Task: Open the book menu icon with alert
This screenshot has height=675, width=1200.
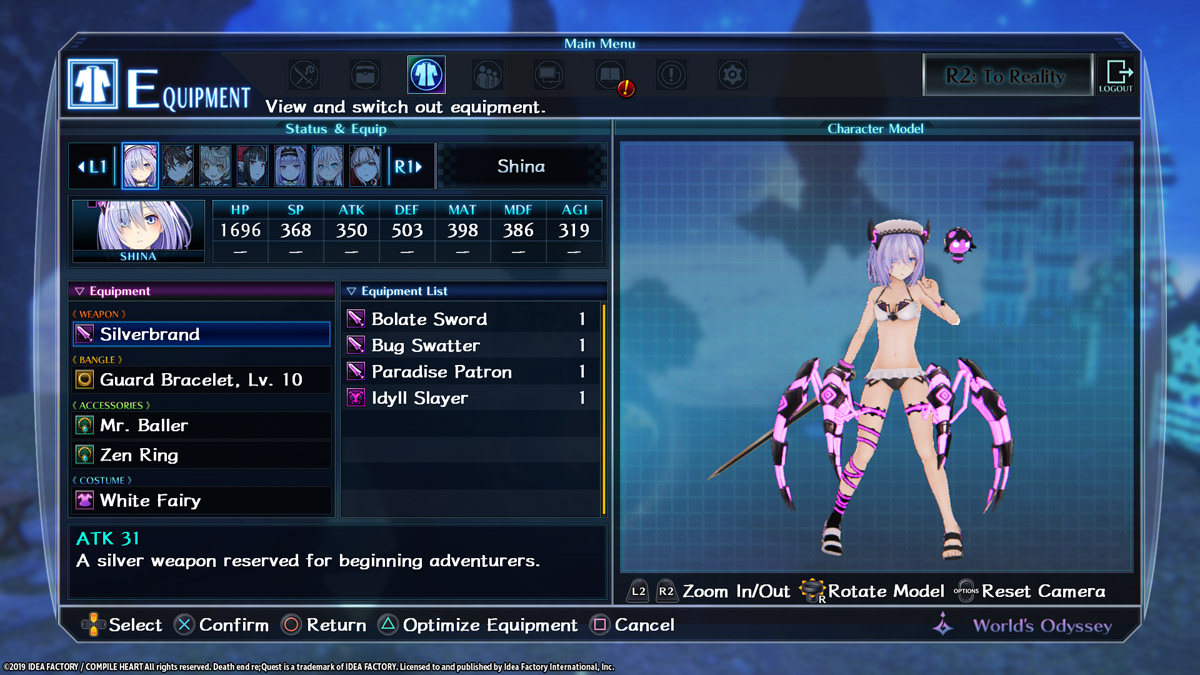Action: [x=611, y=76]
